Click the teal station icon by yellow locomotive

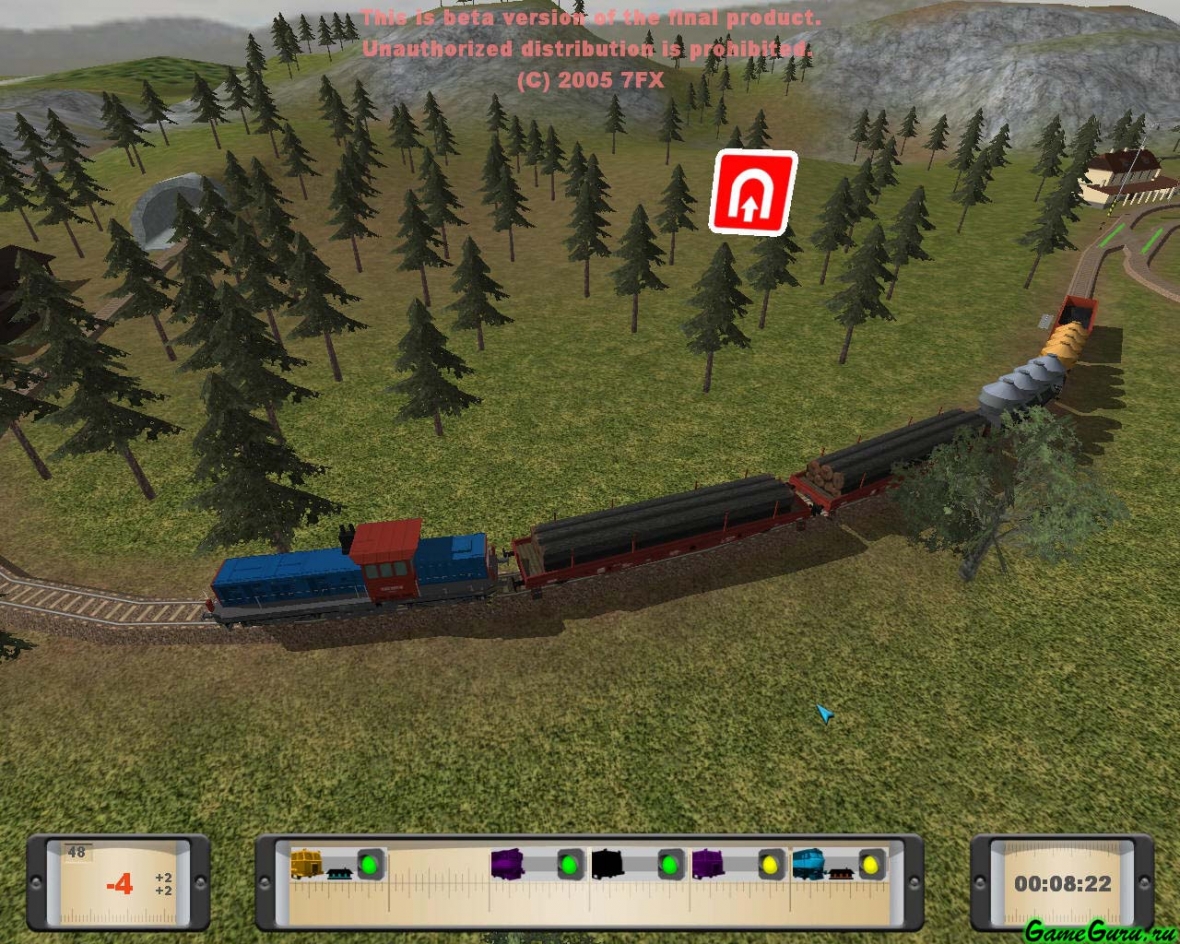pyautogui.click(x=340, y=872)
